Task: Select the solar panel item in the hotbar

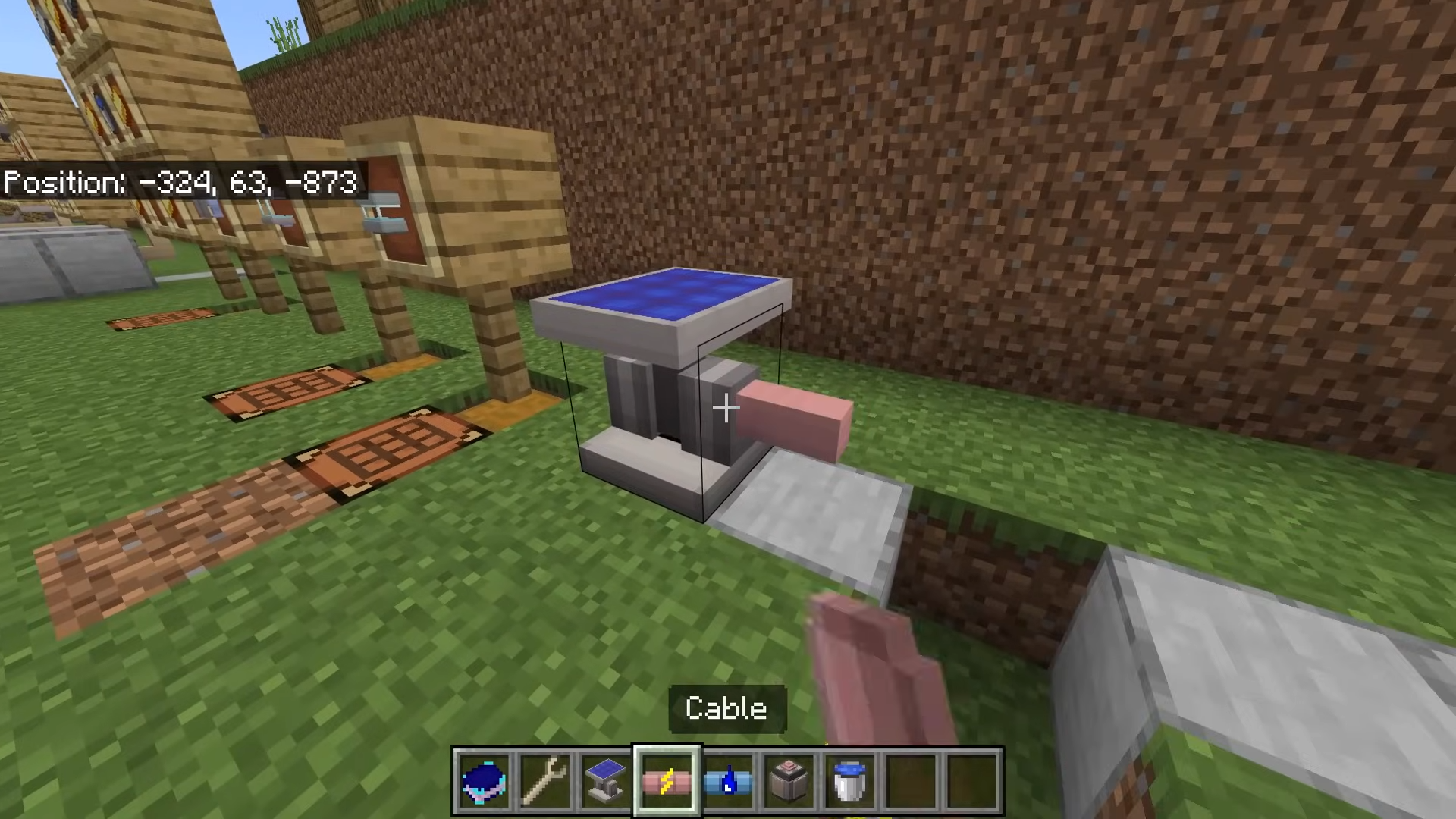Action: (x=606, y=780)
